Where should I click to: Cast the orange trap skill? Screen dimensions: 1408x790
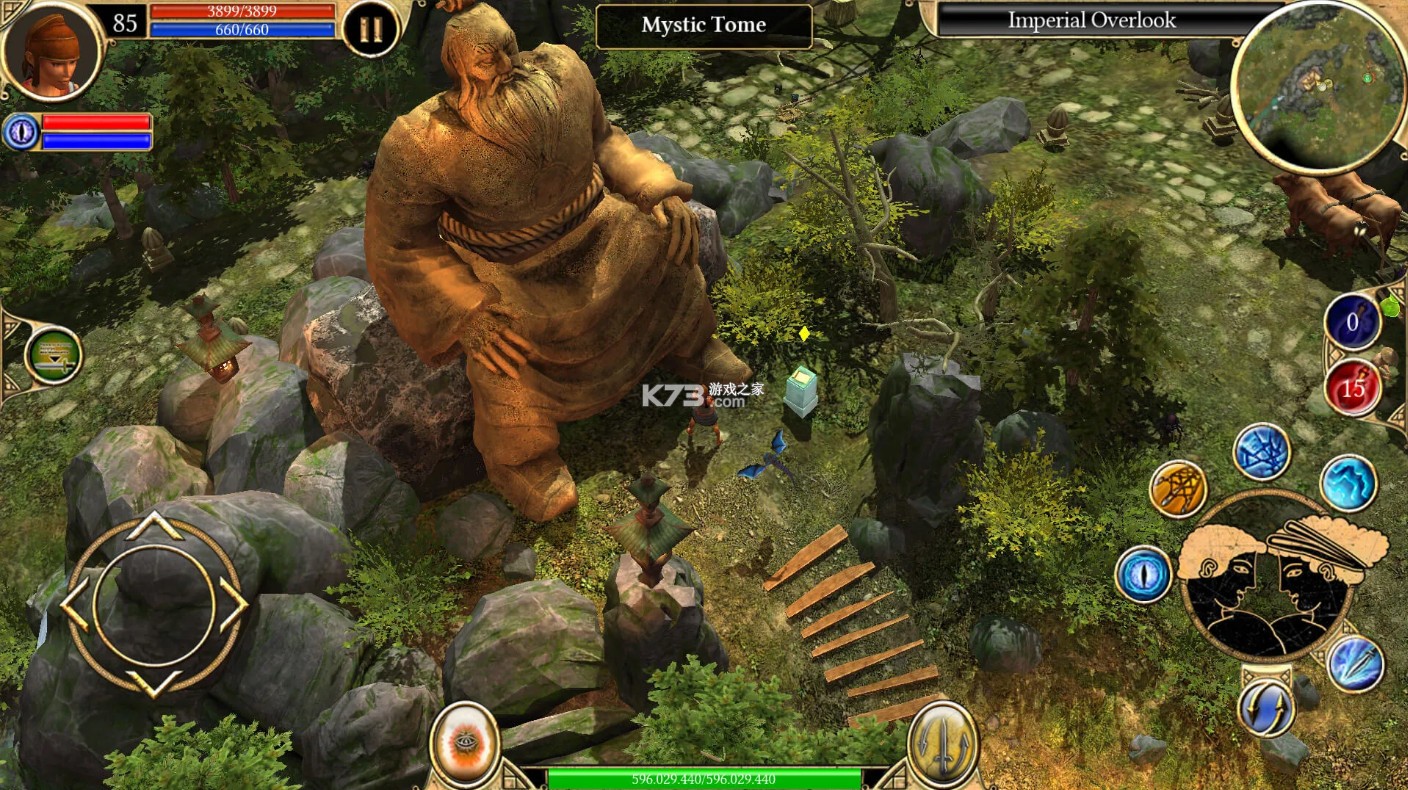pos(1180,490)
